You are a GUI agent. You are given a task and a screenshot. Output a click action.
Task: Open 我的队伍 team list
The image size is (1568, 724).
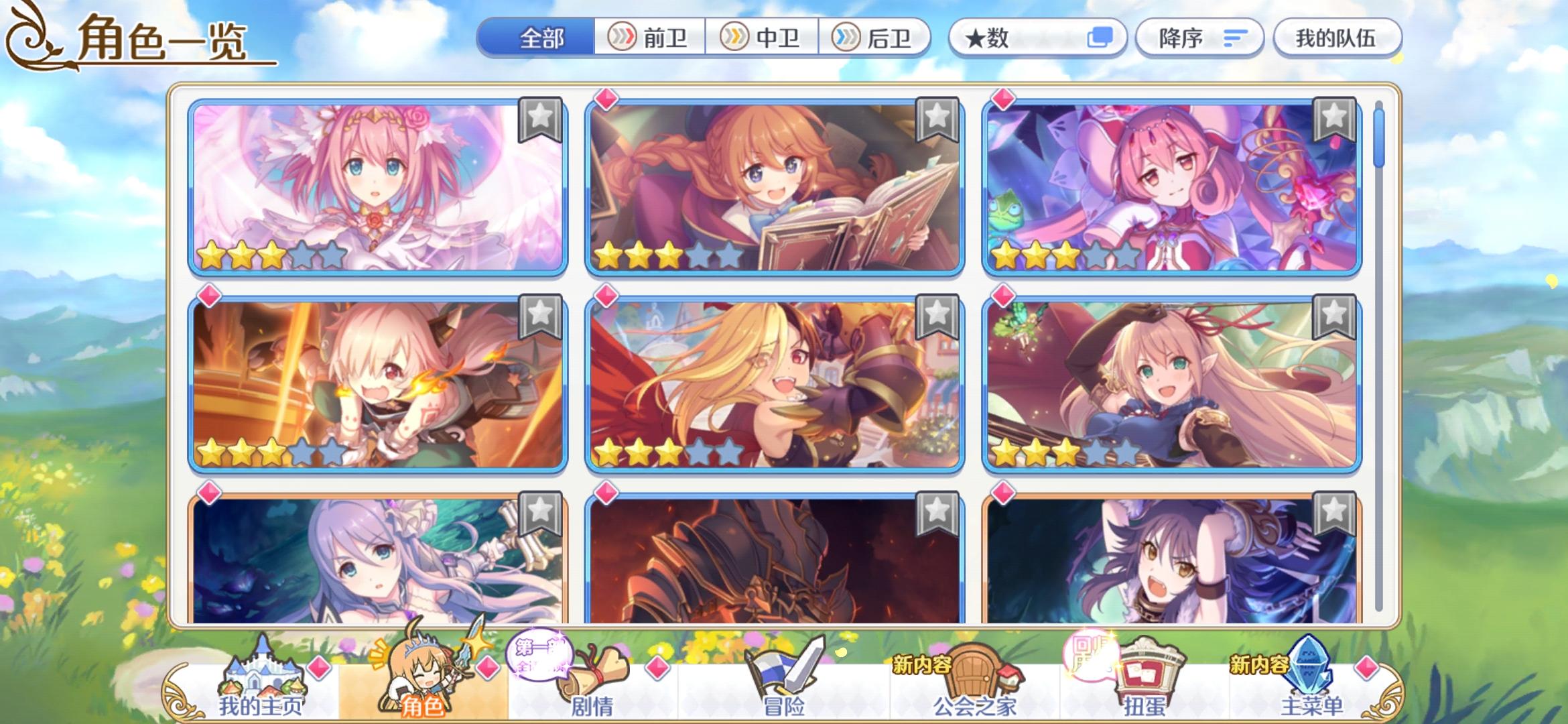(1337, 38)
